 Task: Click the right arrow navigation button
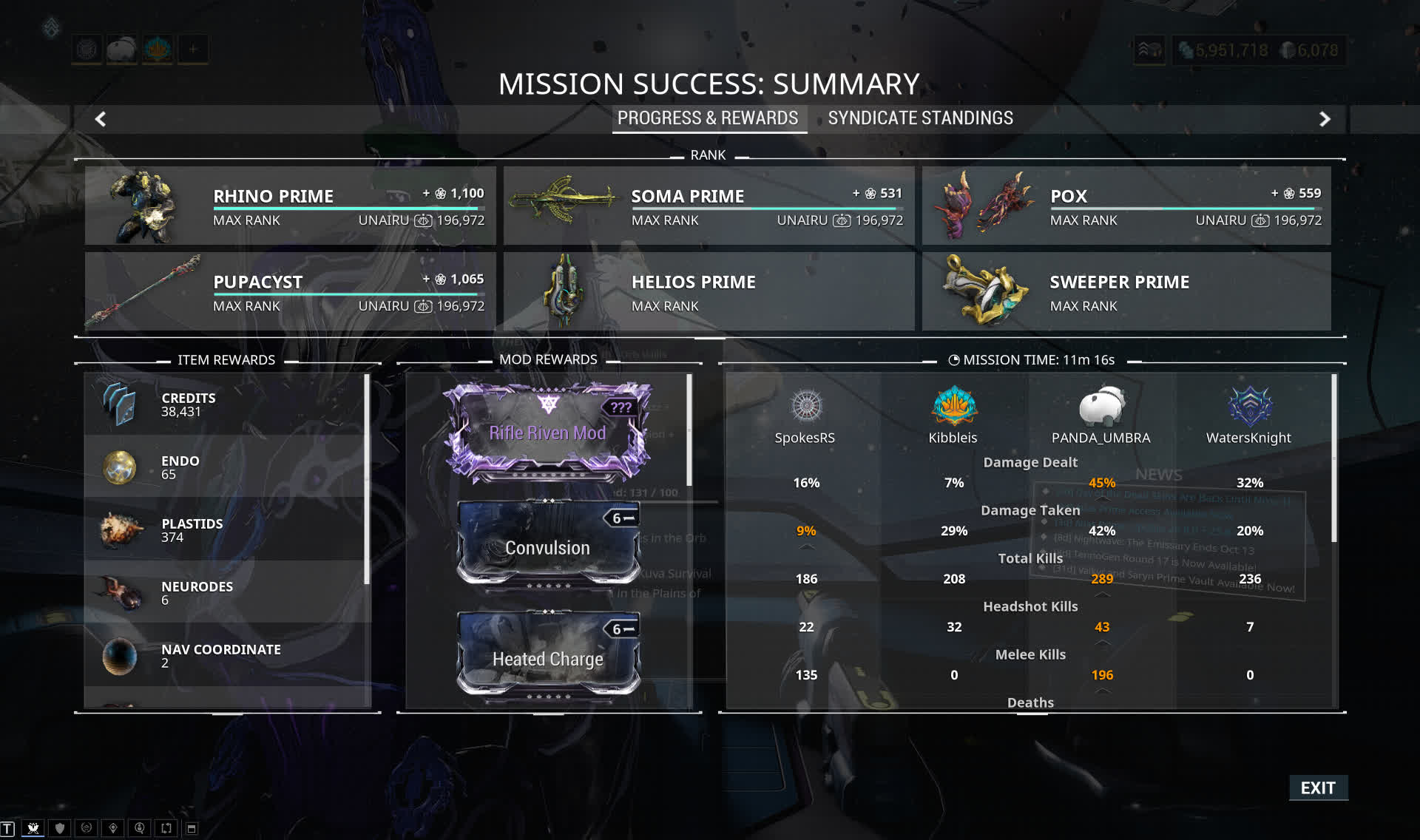point(1325,119)
